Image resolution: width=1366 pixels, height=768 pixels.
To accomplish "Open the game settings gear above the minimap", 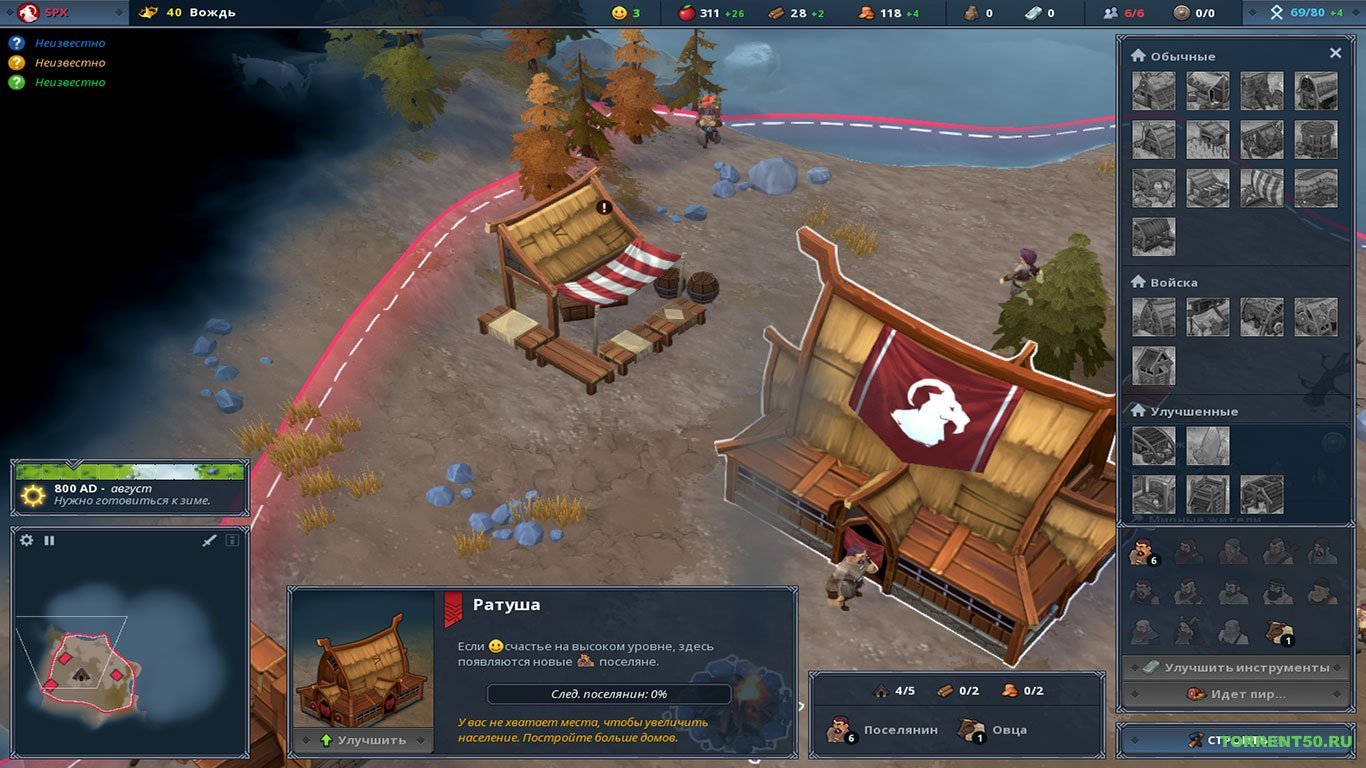I will [25, 539].
